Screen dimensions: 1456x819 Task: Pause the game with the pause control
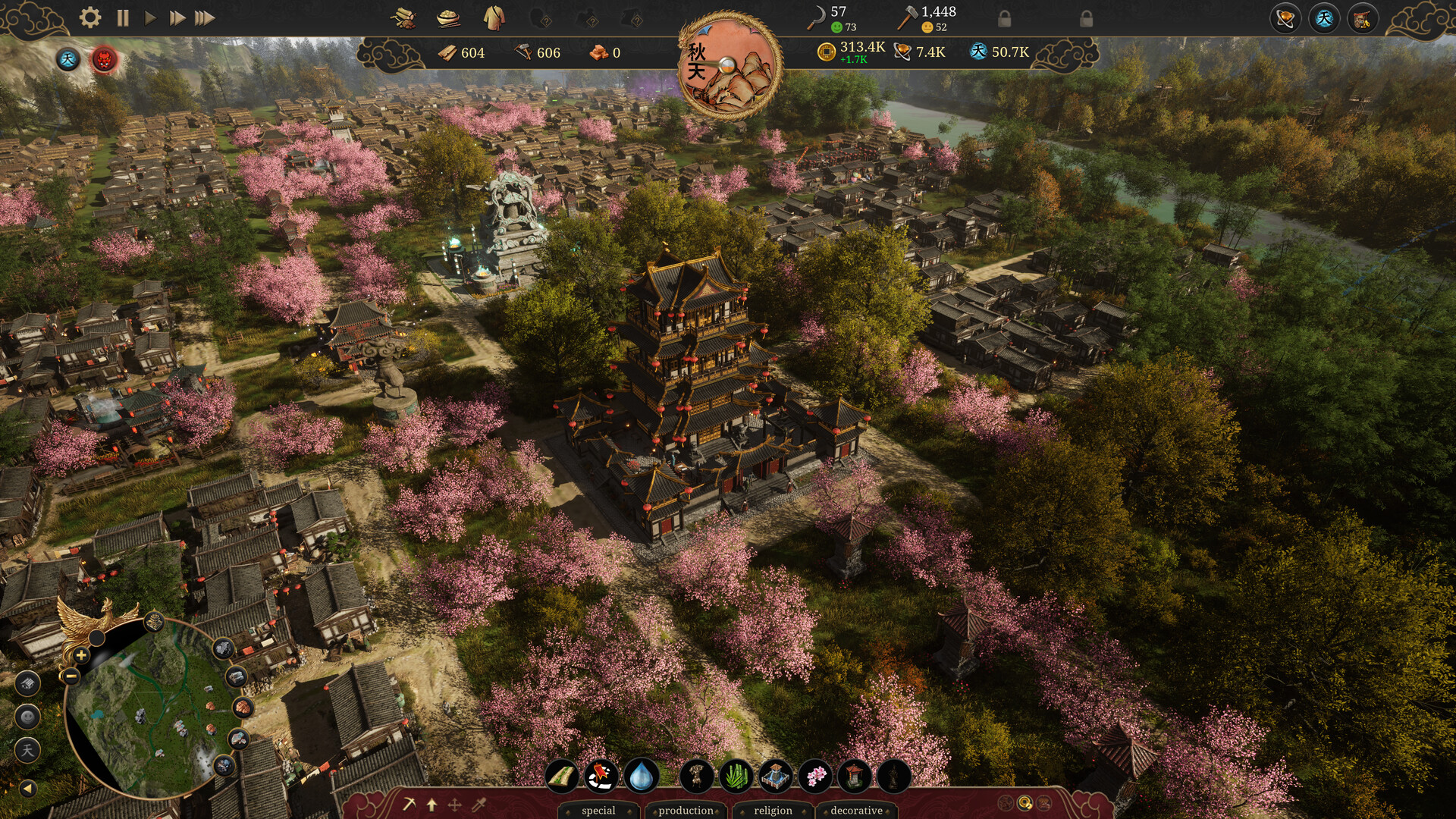[121, 16]
